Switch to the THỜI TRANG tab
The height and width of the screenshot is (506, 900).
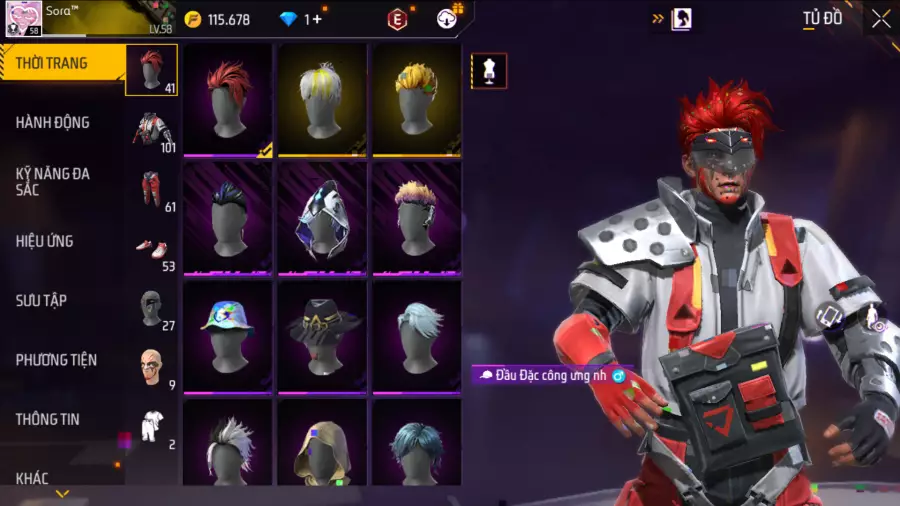click(52, 64)
